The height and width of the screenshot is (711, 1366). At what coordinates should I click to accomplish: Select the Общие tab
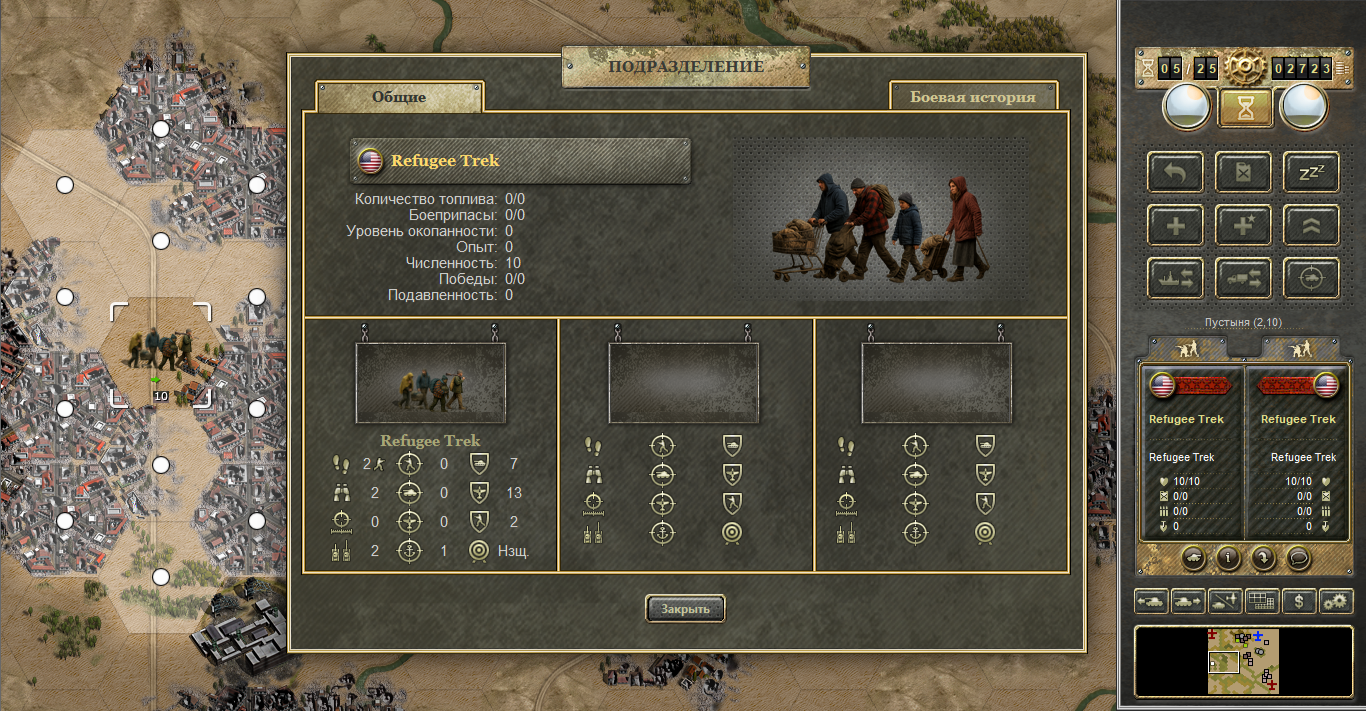point(399,97)
